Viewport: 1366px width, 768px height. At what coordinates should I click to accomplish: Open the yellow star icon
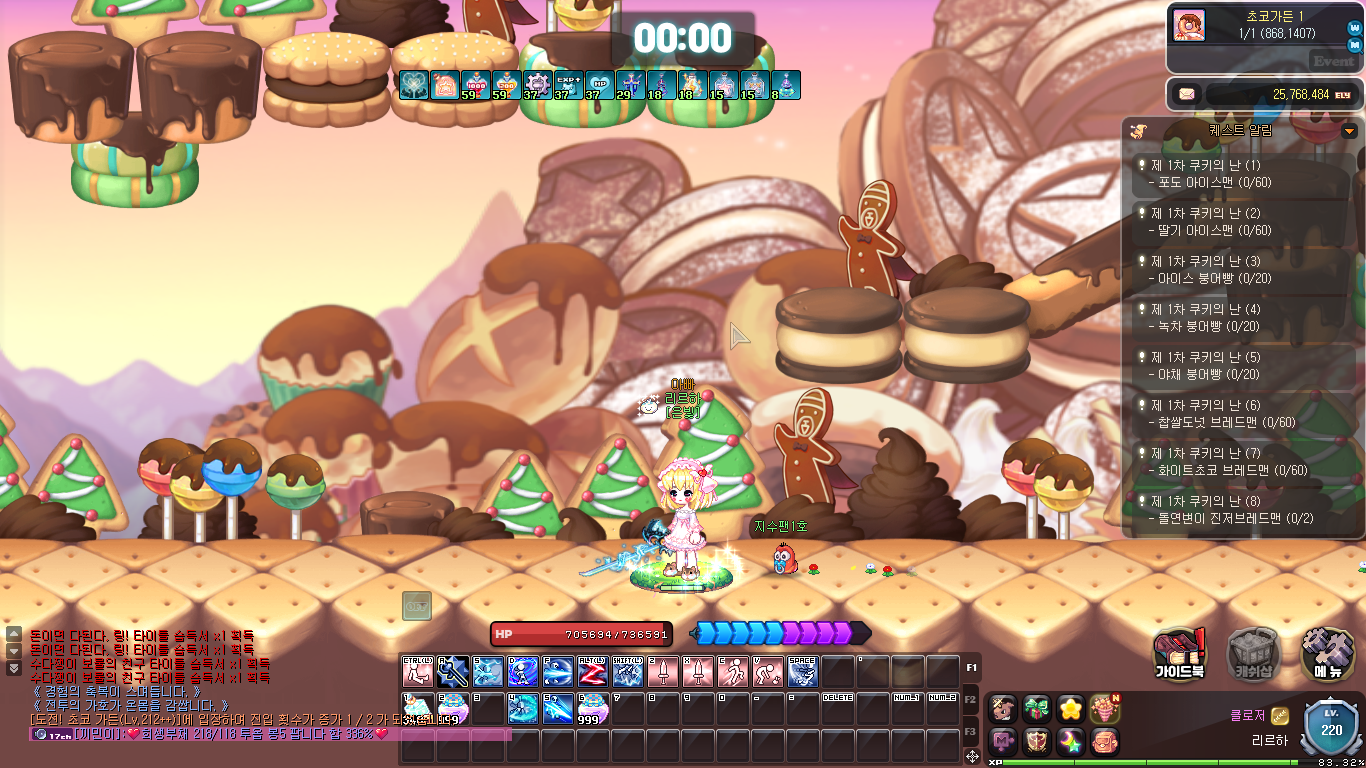pos(1071,709)
